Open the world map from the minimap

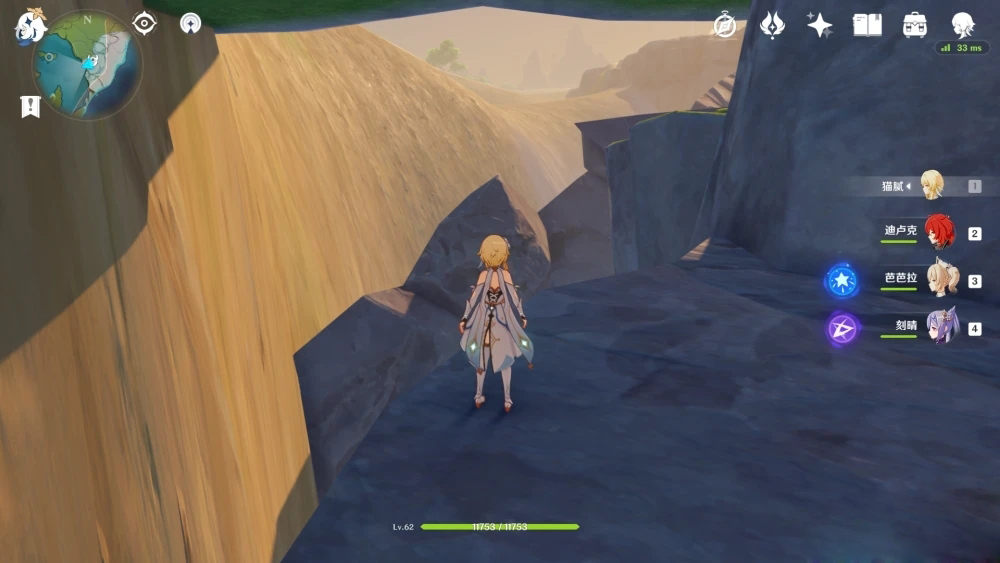[x=88, y=66]
